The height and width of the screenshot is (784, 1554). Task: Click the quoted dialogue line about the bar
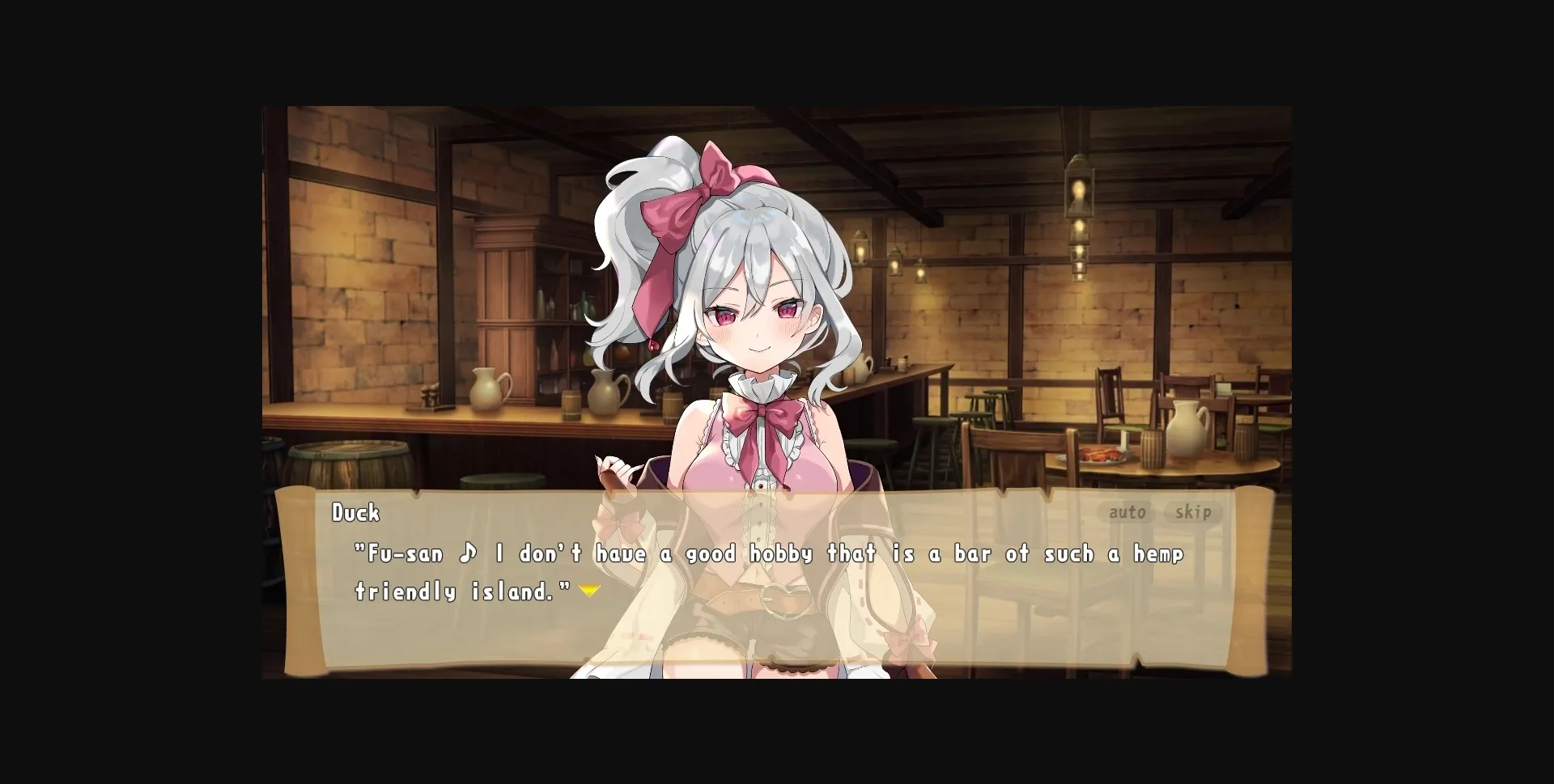click(769, 553)
